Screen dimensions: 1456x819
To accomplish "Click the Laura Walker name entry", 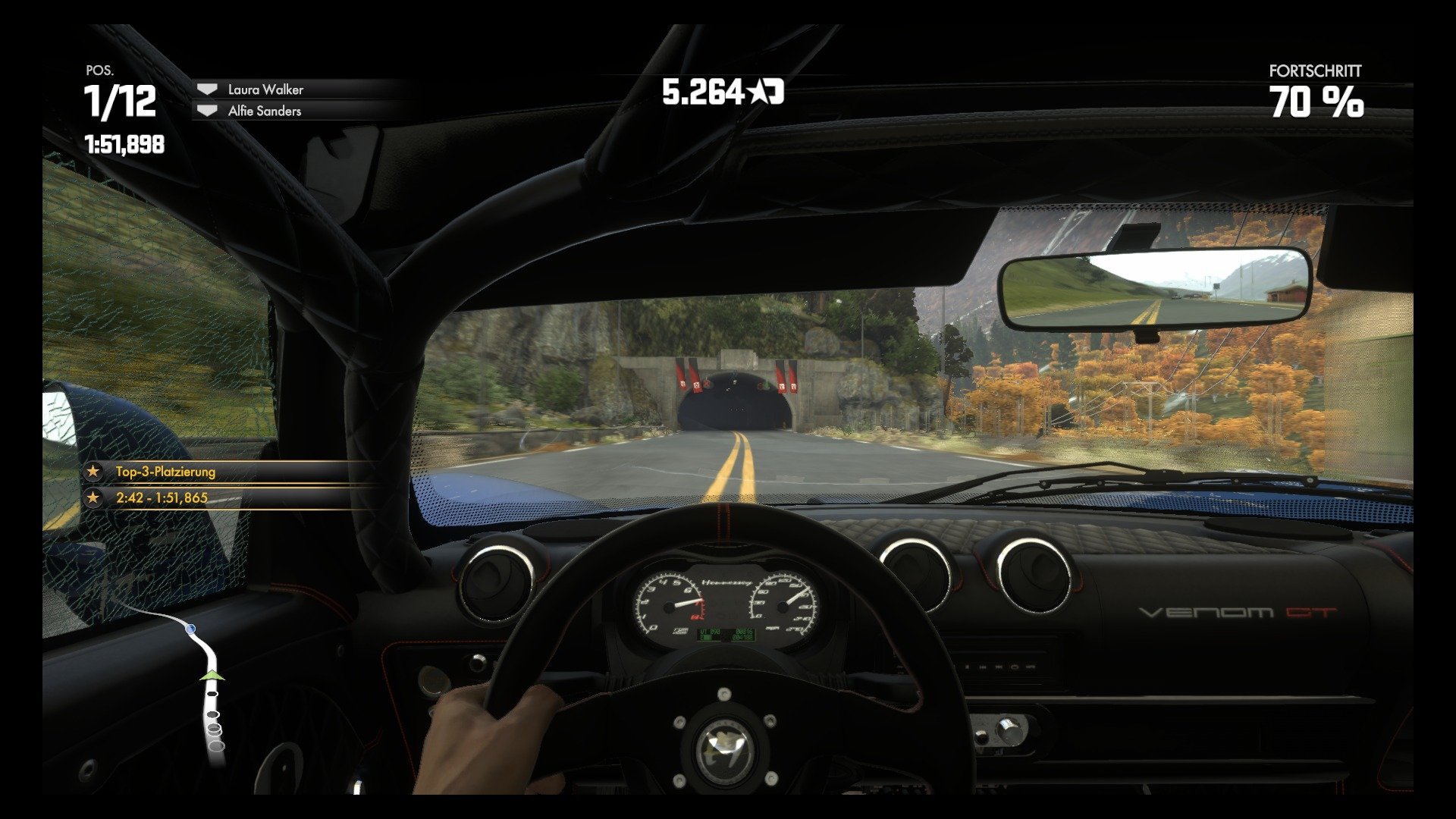I will point(265,89).
